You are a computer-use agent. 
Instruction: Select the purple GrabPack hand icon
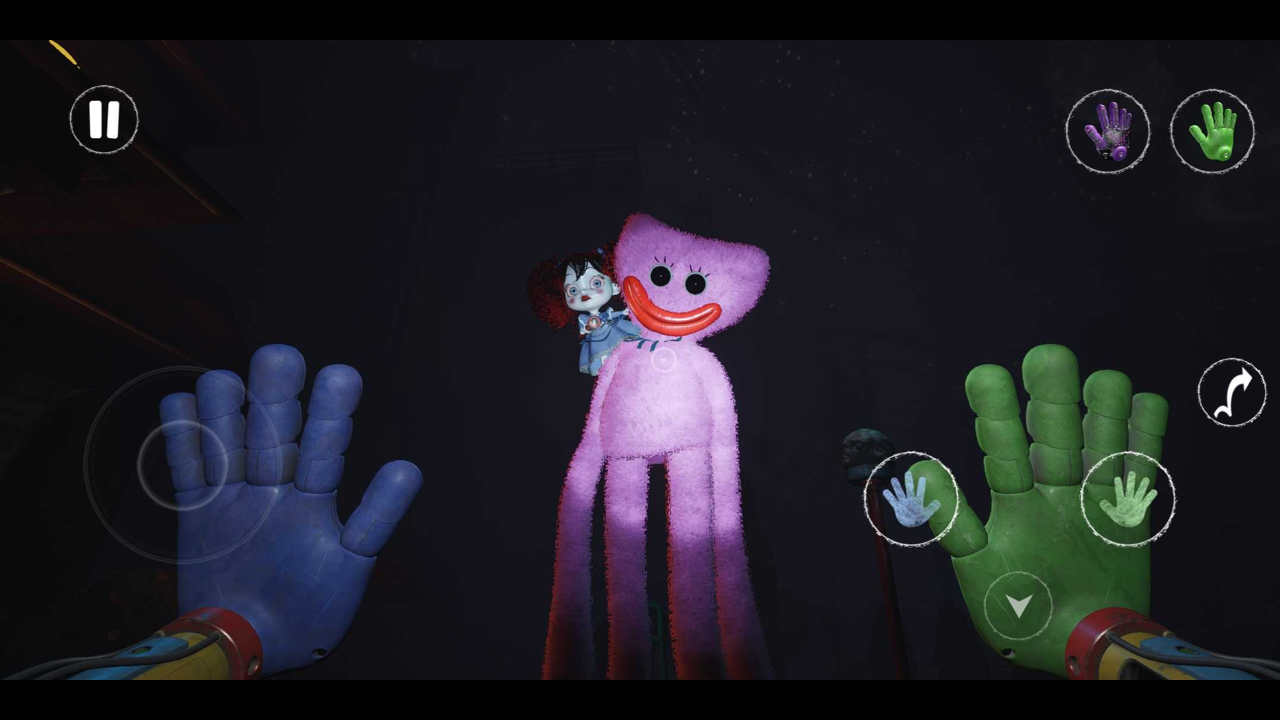pyautogui.click(x=1109, y=131)
